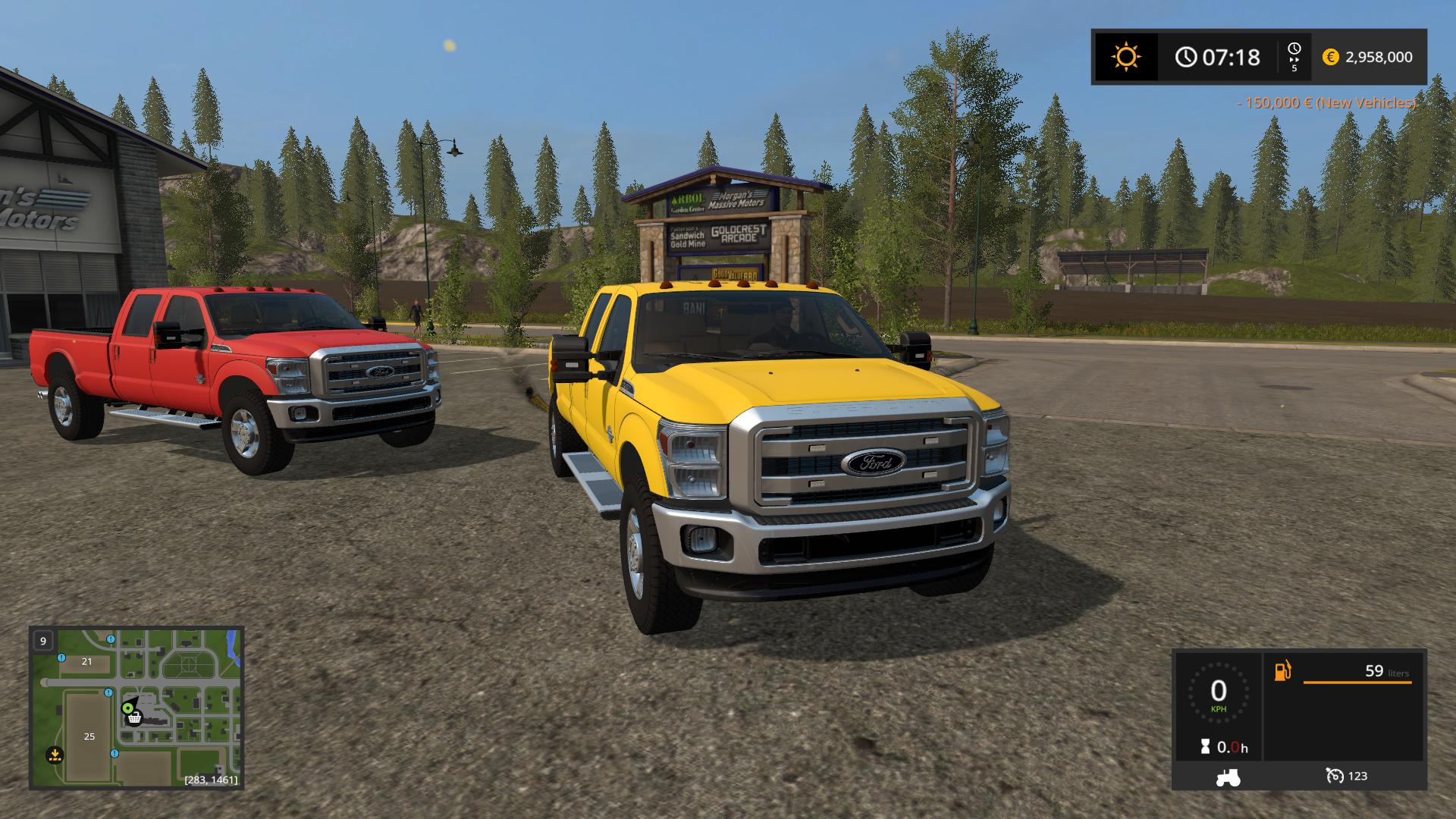Screen dimensions: 1456x819
Task: Click the cruise control speed icon
Action: tap(1334, 776)
